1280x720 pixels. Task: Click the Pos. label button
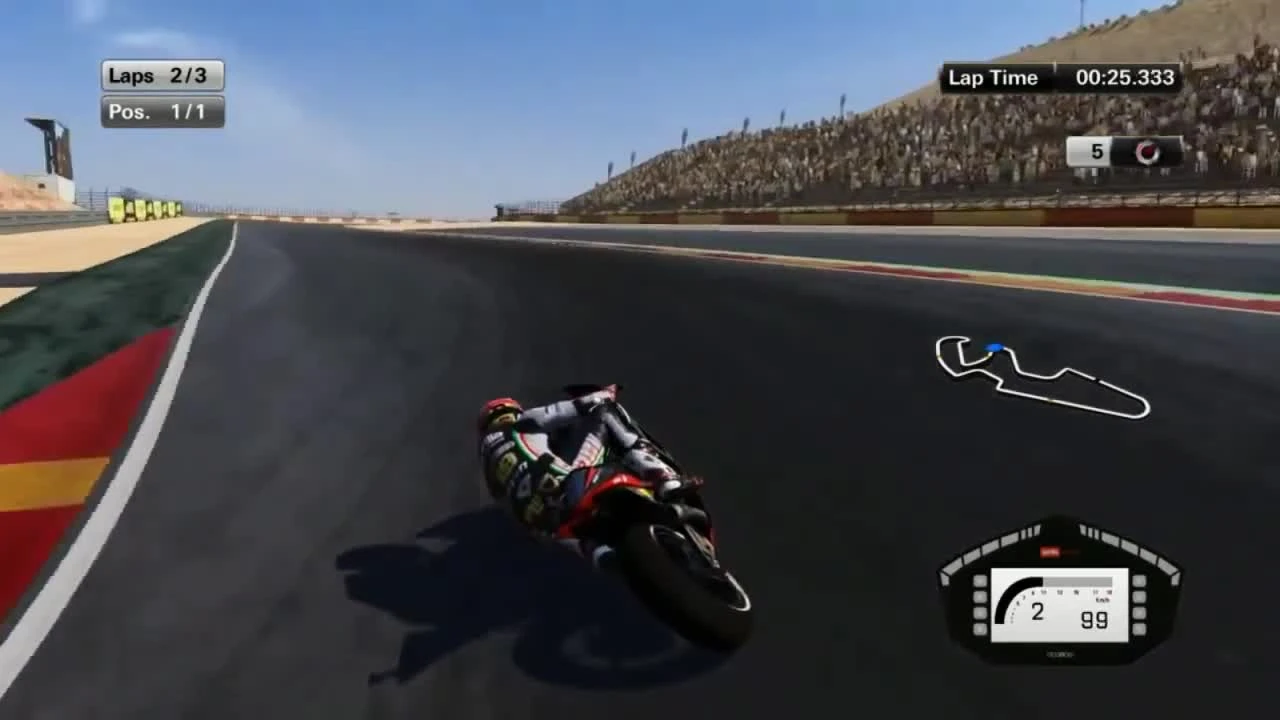point(131,112)
